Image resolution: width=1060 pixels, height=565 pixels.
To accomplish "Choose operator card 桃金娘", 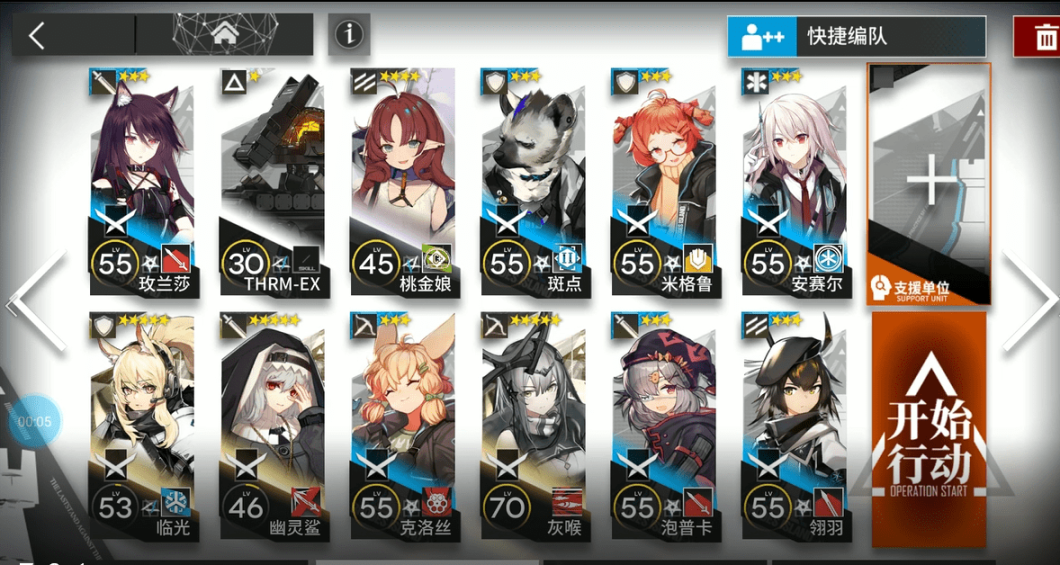I will (x=402, y=181).
